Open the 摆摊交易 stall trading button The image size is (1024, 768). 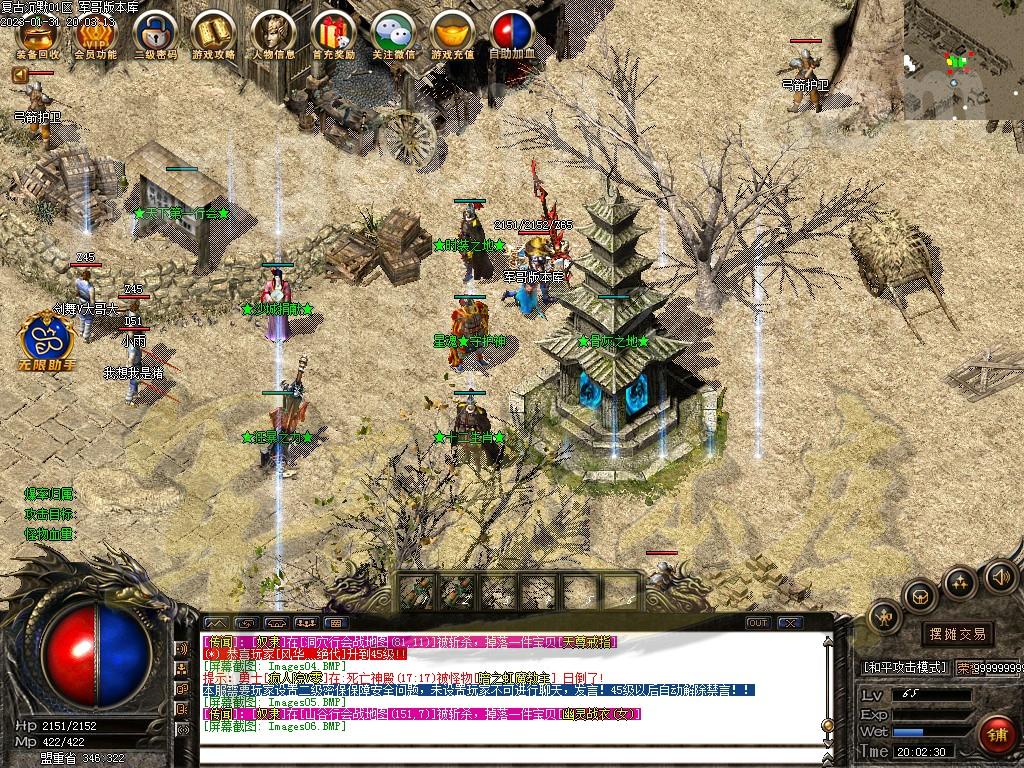[957, 634]
